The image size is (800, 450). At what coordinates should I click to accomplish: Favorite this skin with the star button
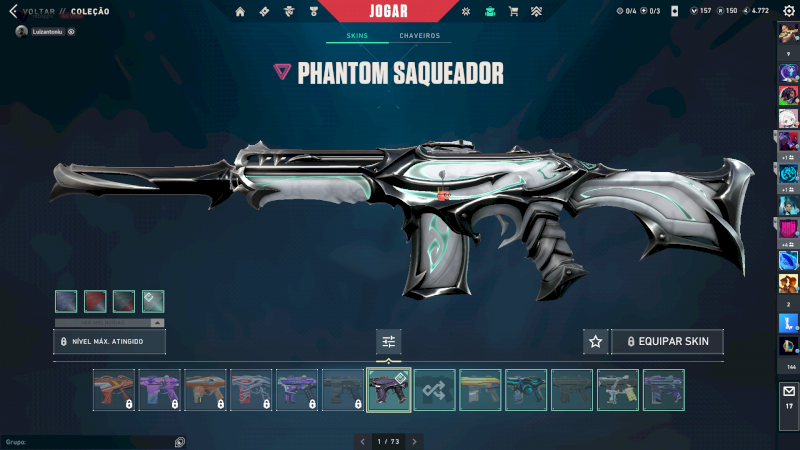click(595, 342)
